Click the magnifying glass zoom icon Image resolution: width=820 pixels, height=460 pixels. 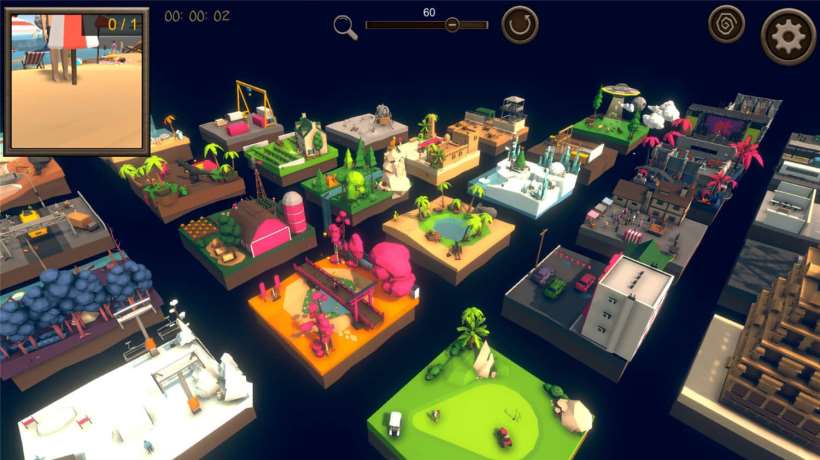coord(345,27)
